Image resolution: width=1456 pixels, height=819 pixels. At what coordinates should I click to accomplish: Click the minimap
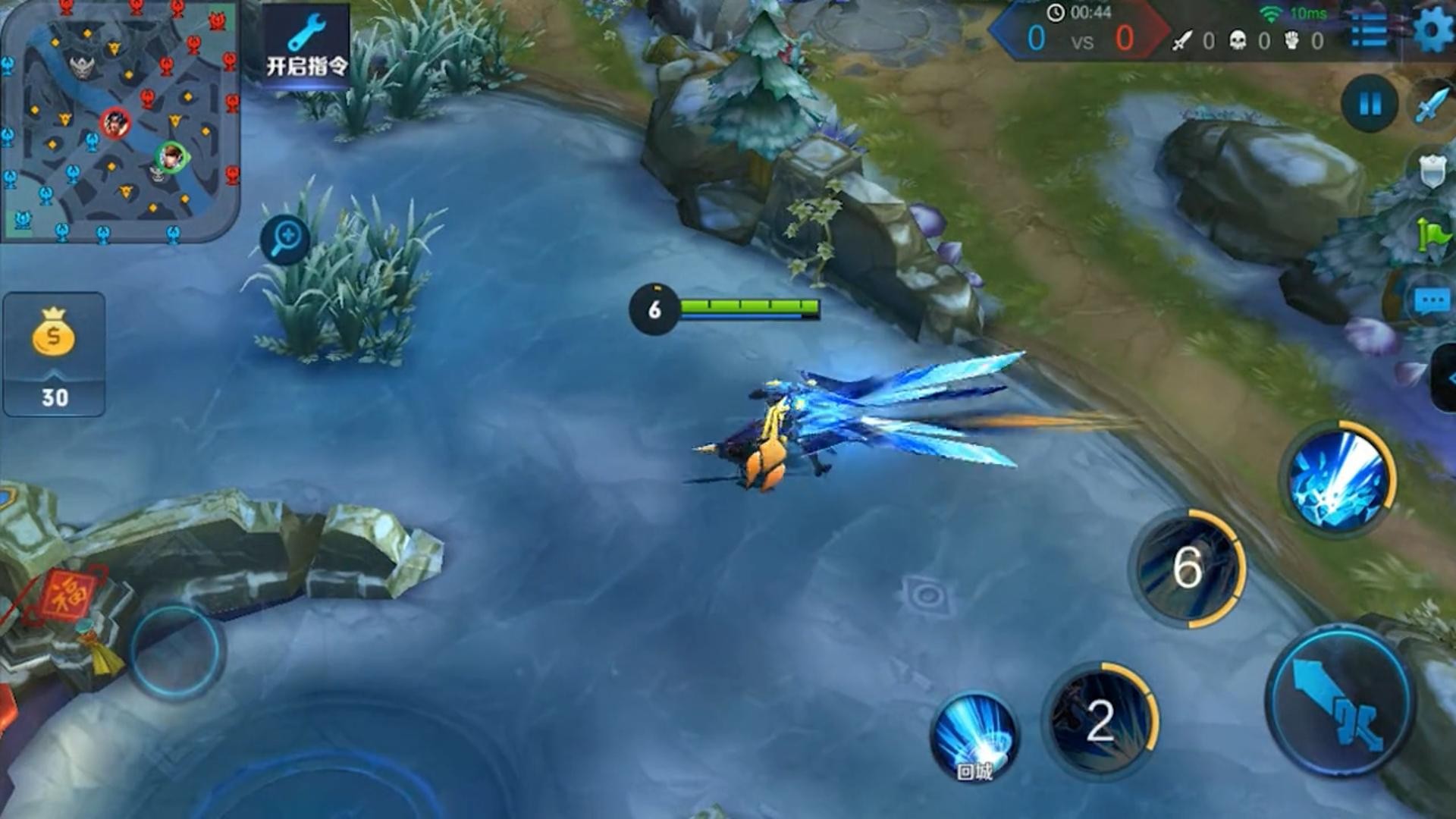(x=120, y=120)
